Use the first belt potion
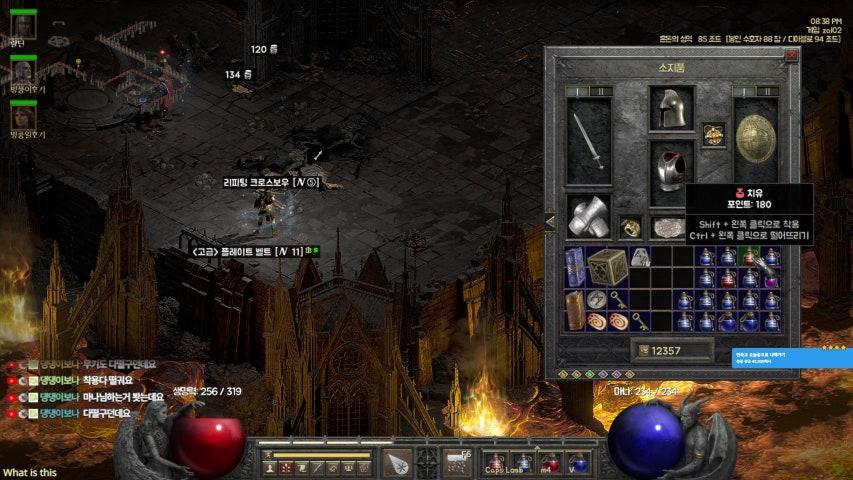This screenshot has height=480, width=853. click(x=495, y=463)
